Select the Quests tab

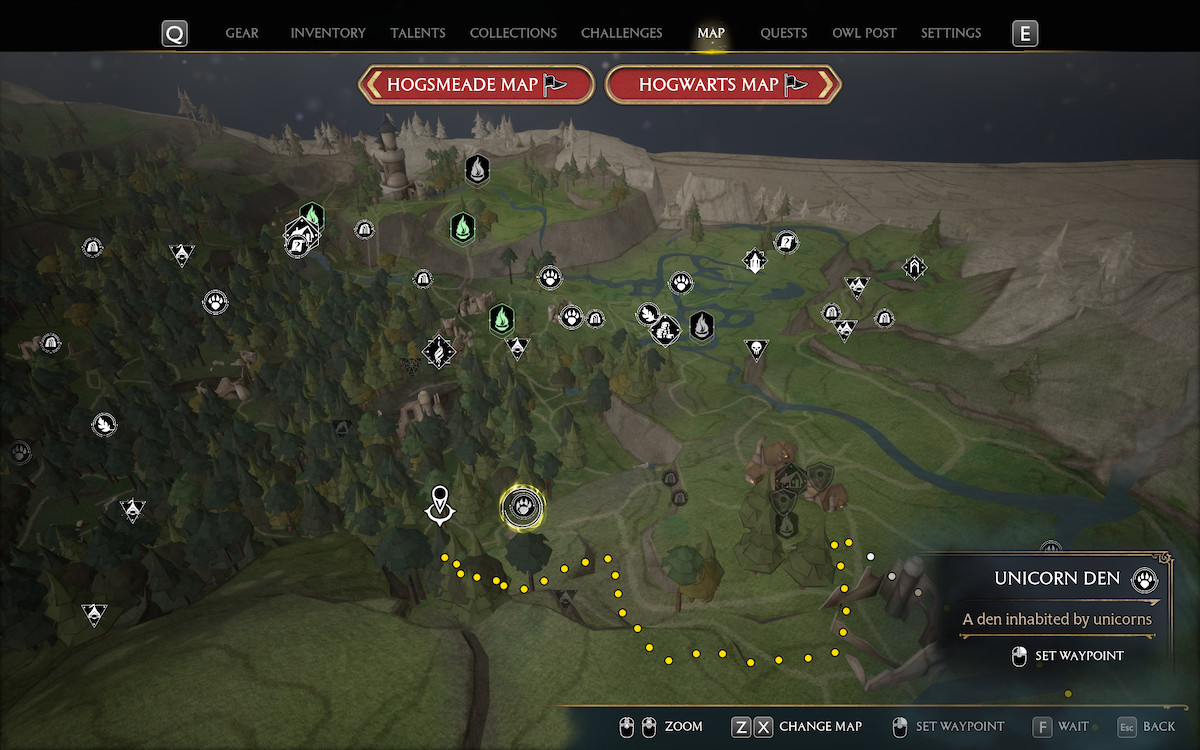tap(783, 33)
